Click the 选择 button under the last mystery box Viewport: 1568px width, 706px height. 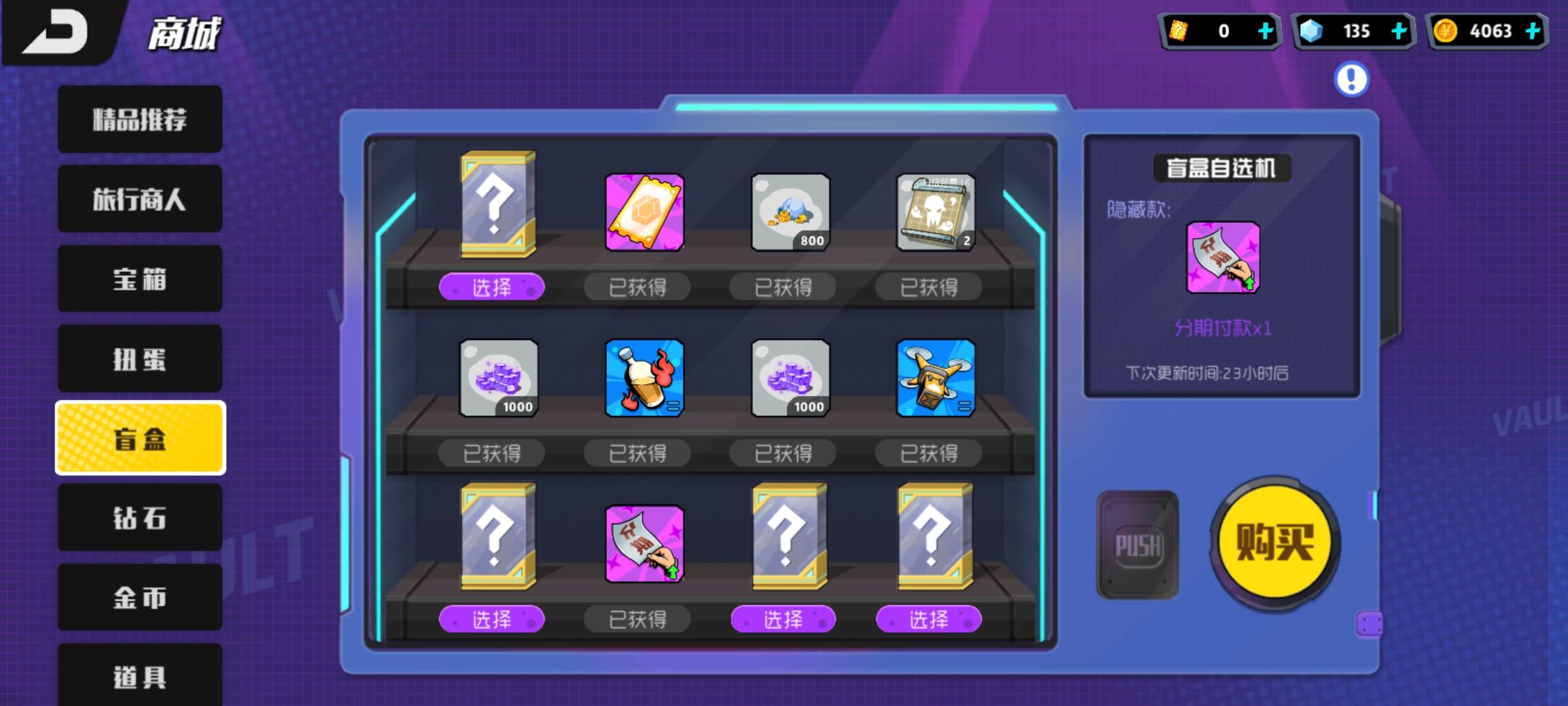(x=930, y=620)
